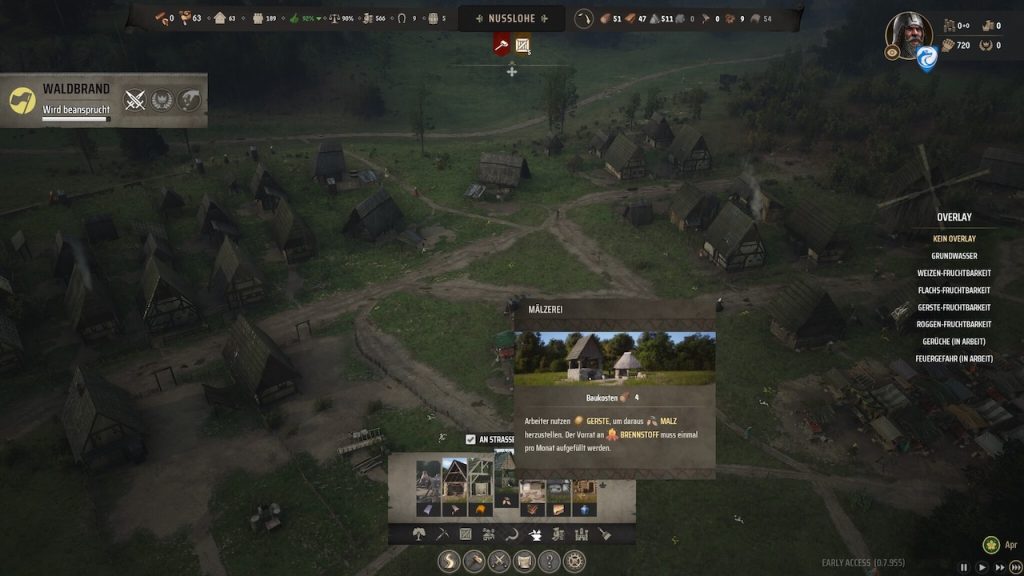Open the Nusslohe settlement name banner

click(511, 18)
